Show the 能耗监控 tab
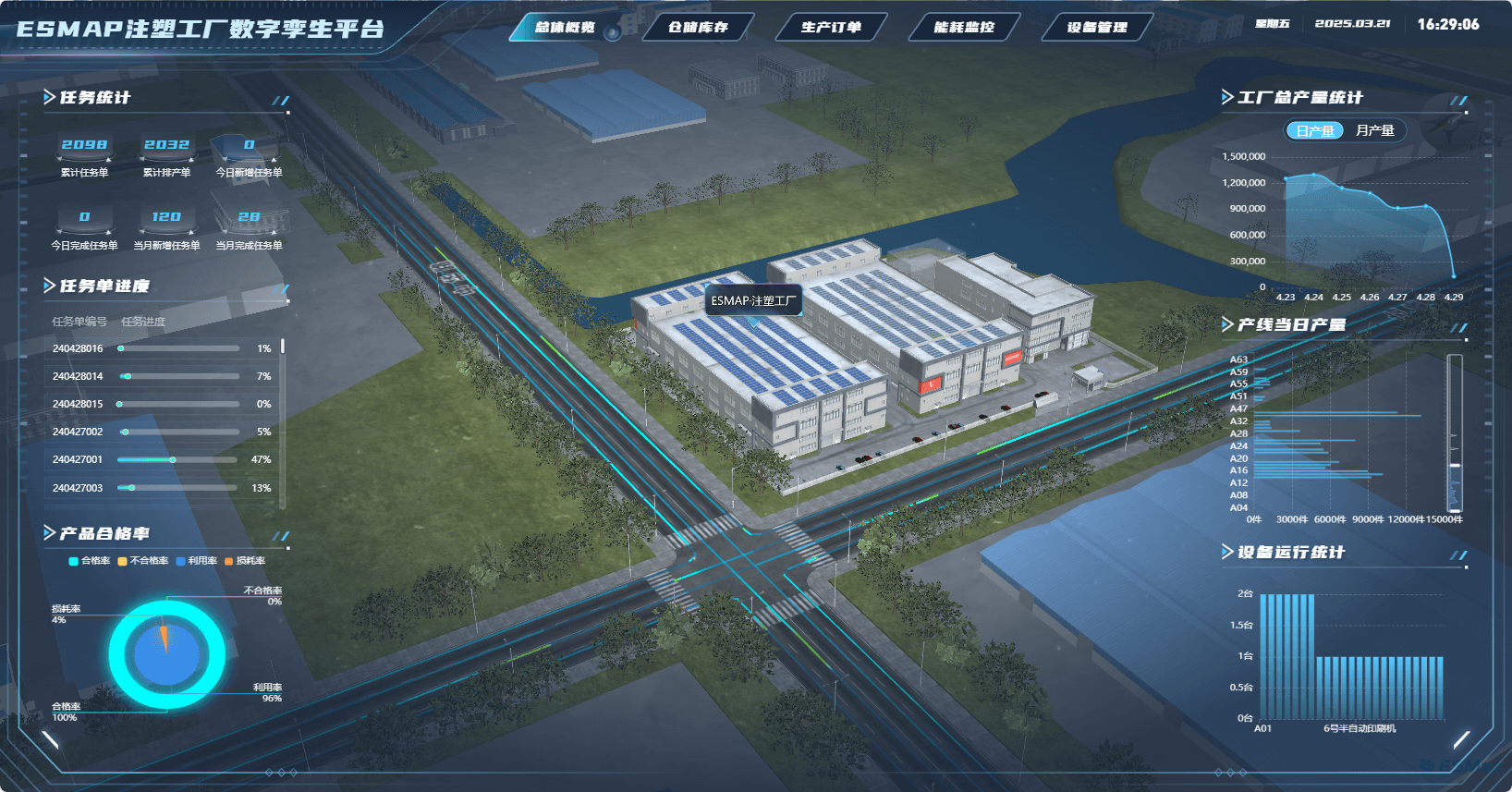Image resolution: width=1512 pixels, height=792 pixels. (964, 28)
